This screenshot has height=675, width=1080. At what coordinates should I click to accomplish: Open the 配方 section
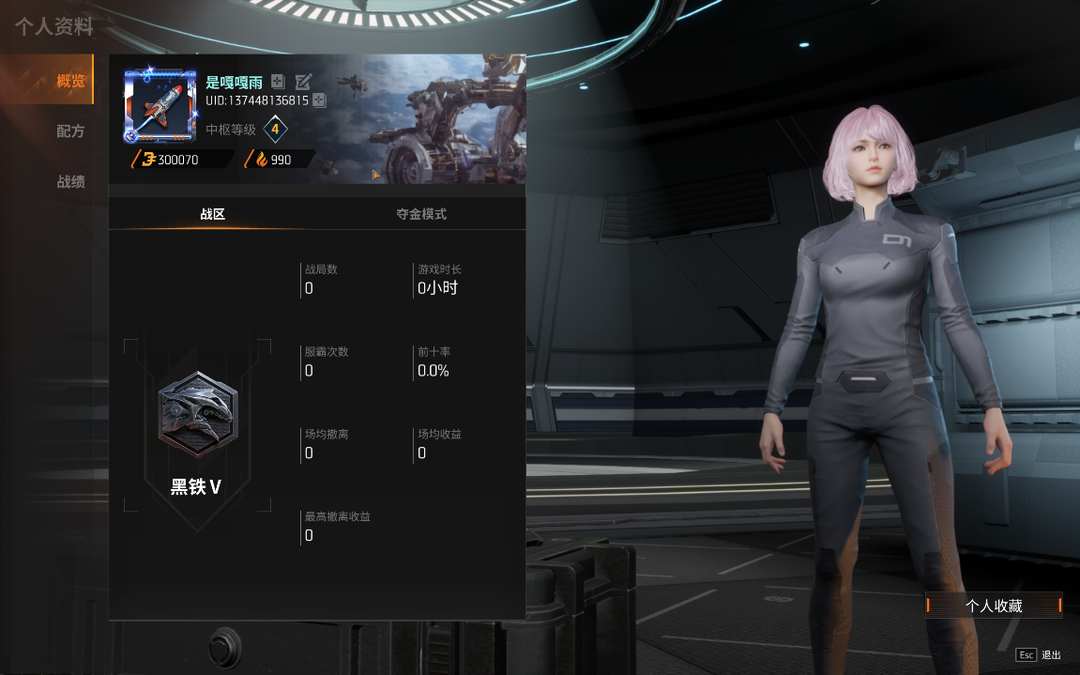(x=70, y=131)
